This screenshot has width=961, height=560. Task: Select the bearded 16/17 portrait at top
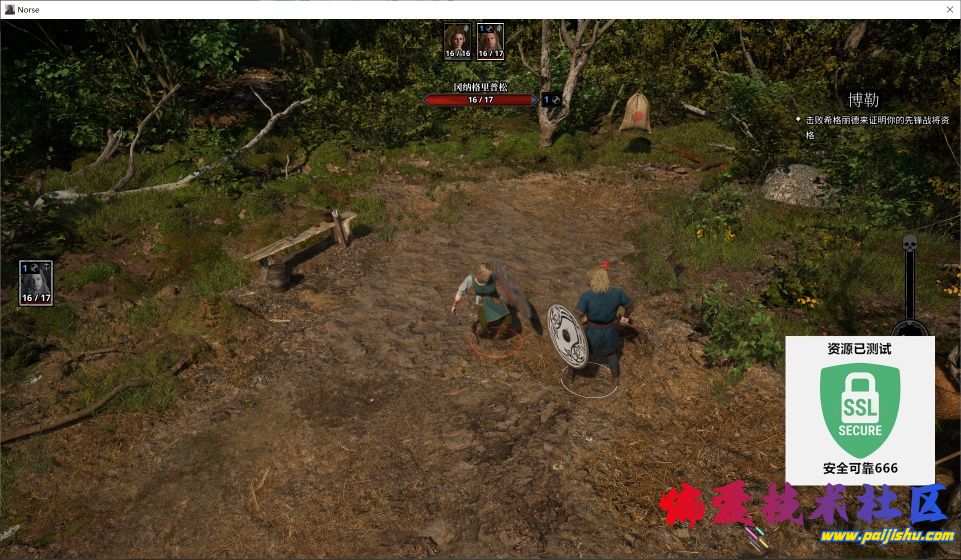(490, 40)
